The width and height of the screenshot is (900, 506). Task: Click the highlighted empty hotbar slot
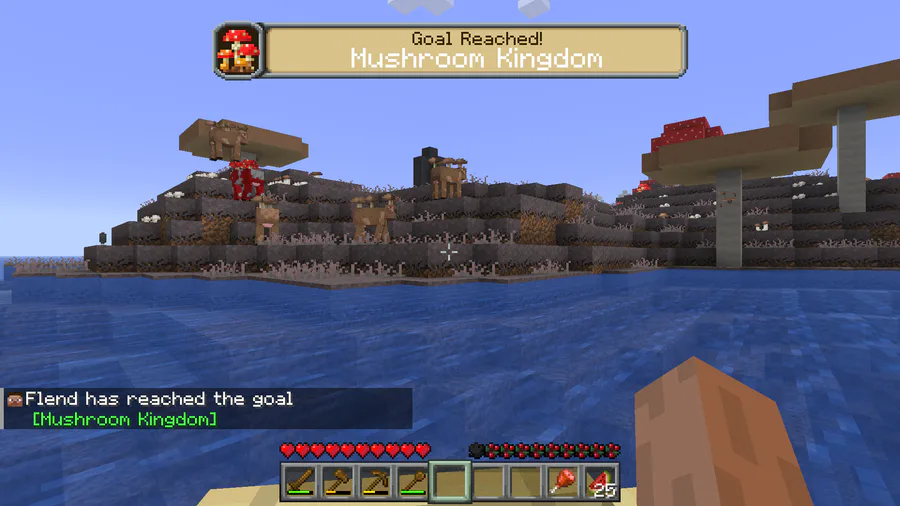click(449, 482)
